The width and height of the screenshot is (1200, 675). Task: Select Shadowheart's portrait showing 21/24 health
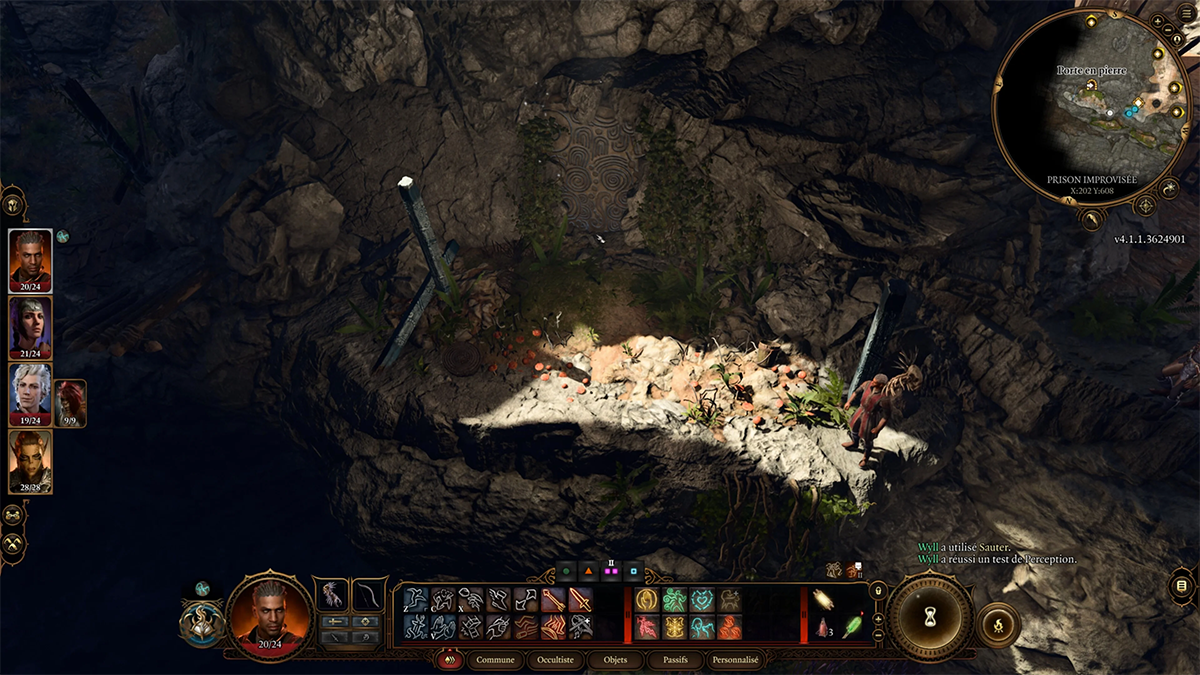click(x=30, y=327)
